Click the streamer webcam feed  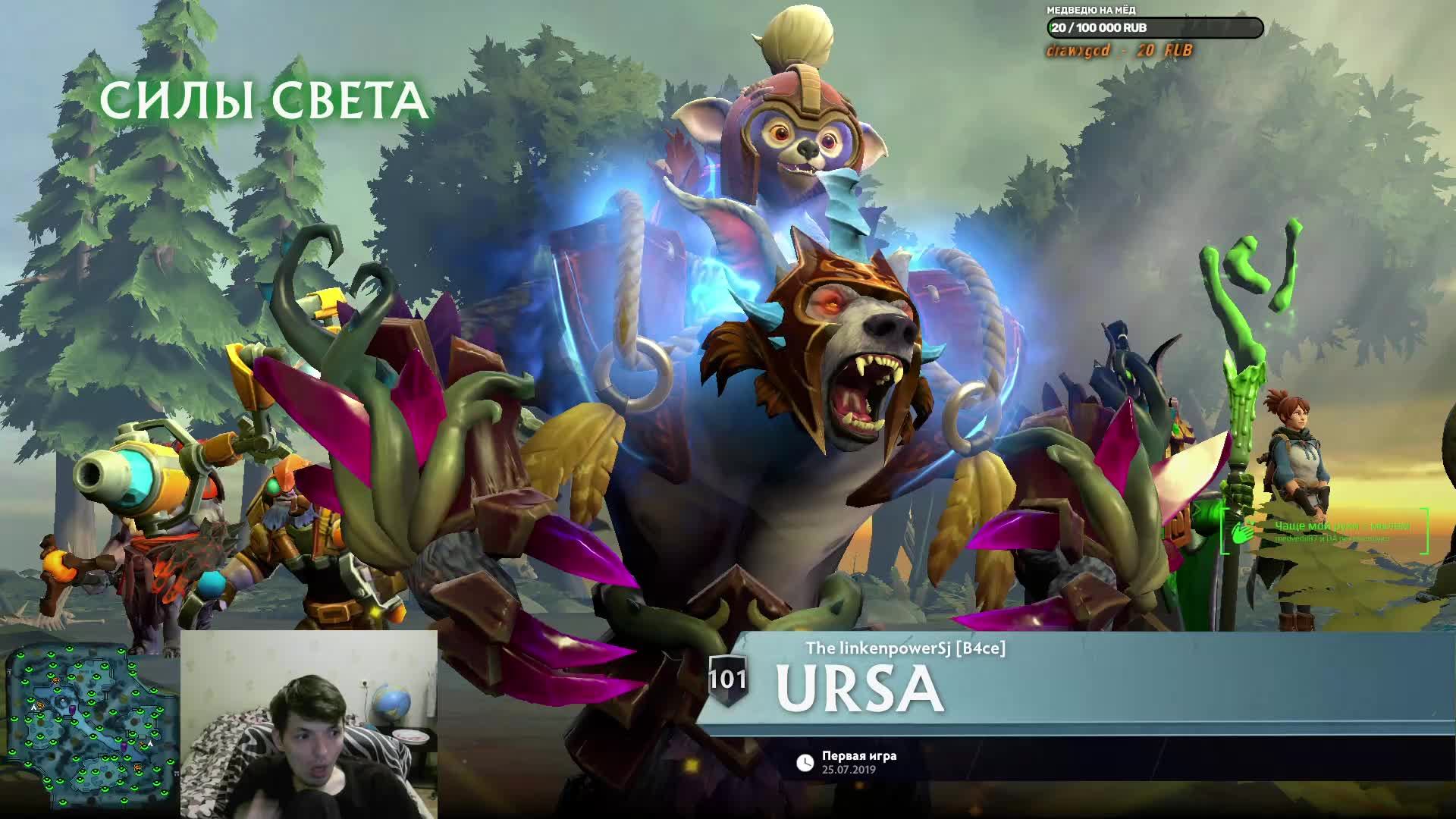click(309, 723)
